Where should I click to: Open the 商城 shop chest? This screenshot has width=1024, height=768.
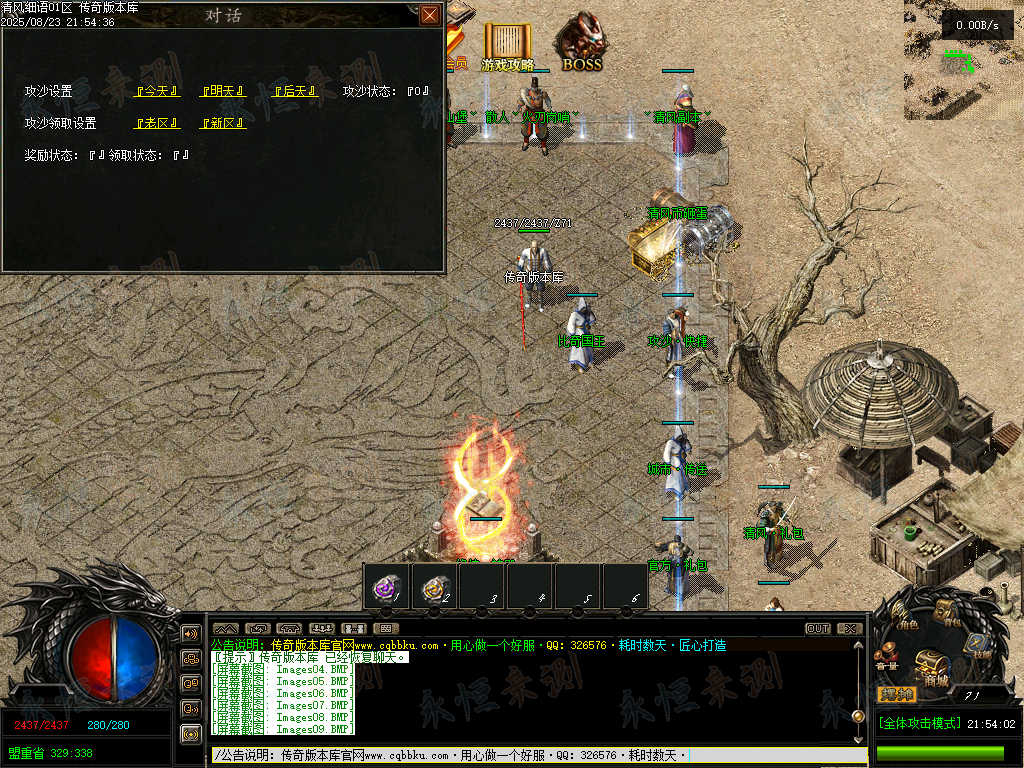tap(934, 664)
